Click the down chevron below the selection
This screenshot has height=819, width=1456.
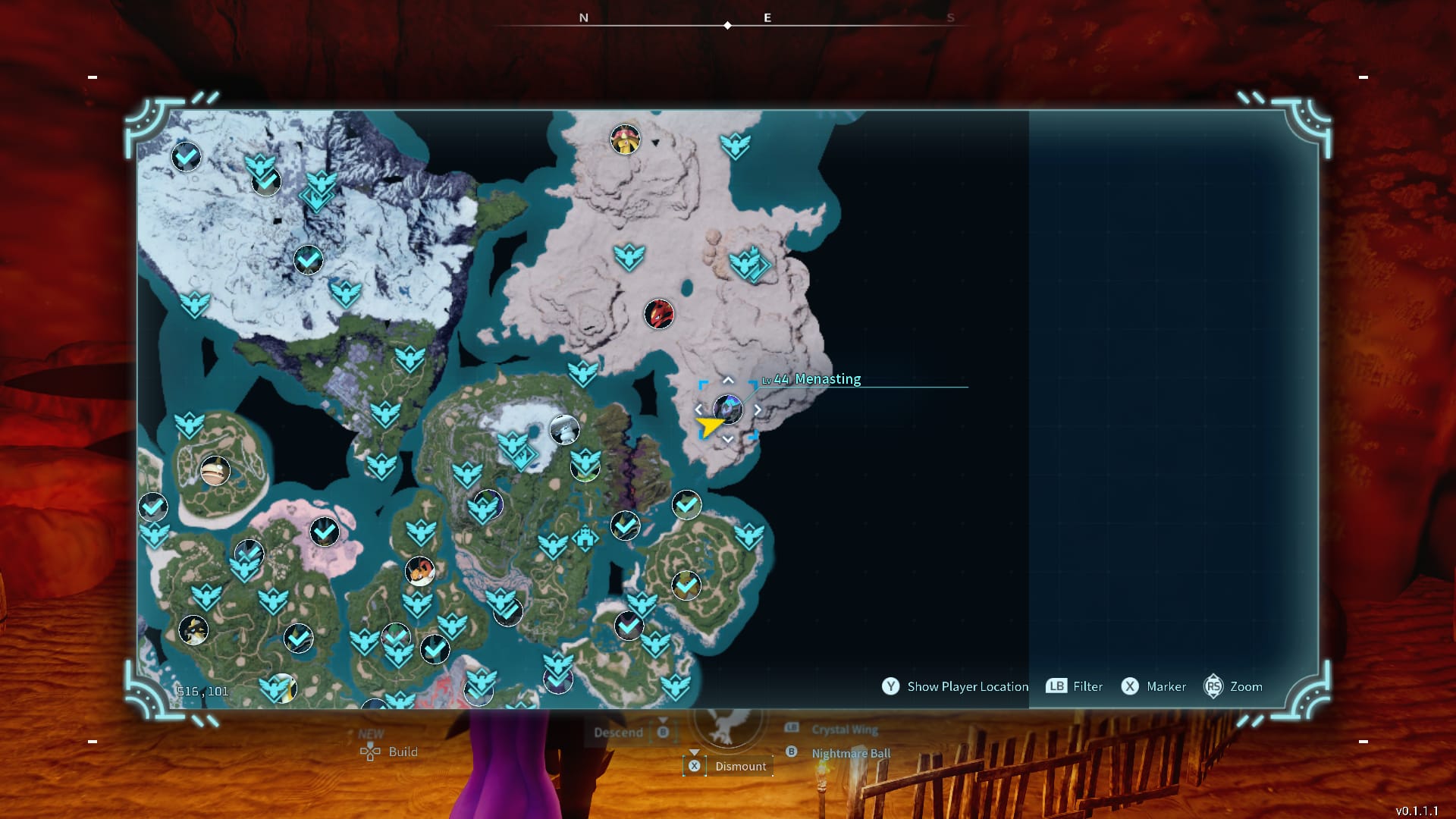(726, 438)
